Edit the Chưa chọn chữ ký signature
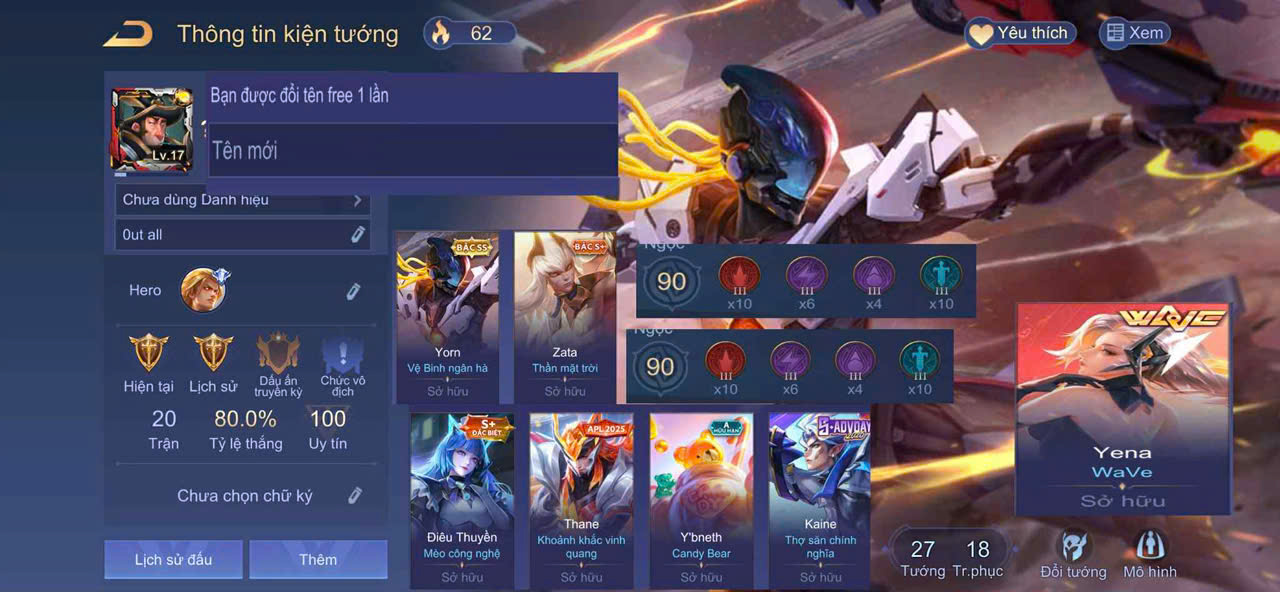 (x=354, y=495)
